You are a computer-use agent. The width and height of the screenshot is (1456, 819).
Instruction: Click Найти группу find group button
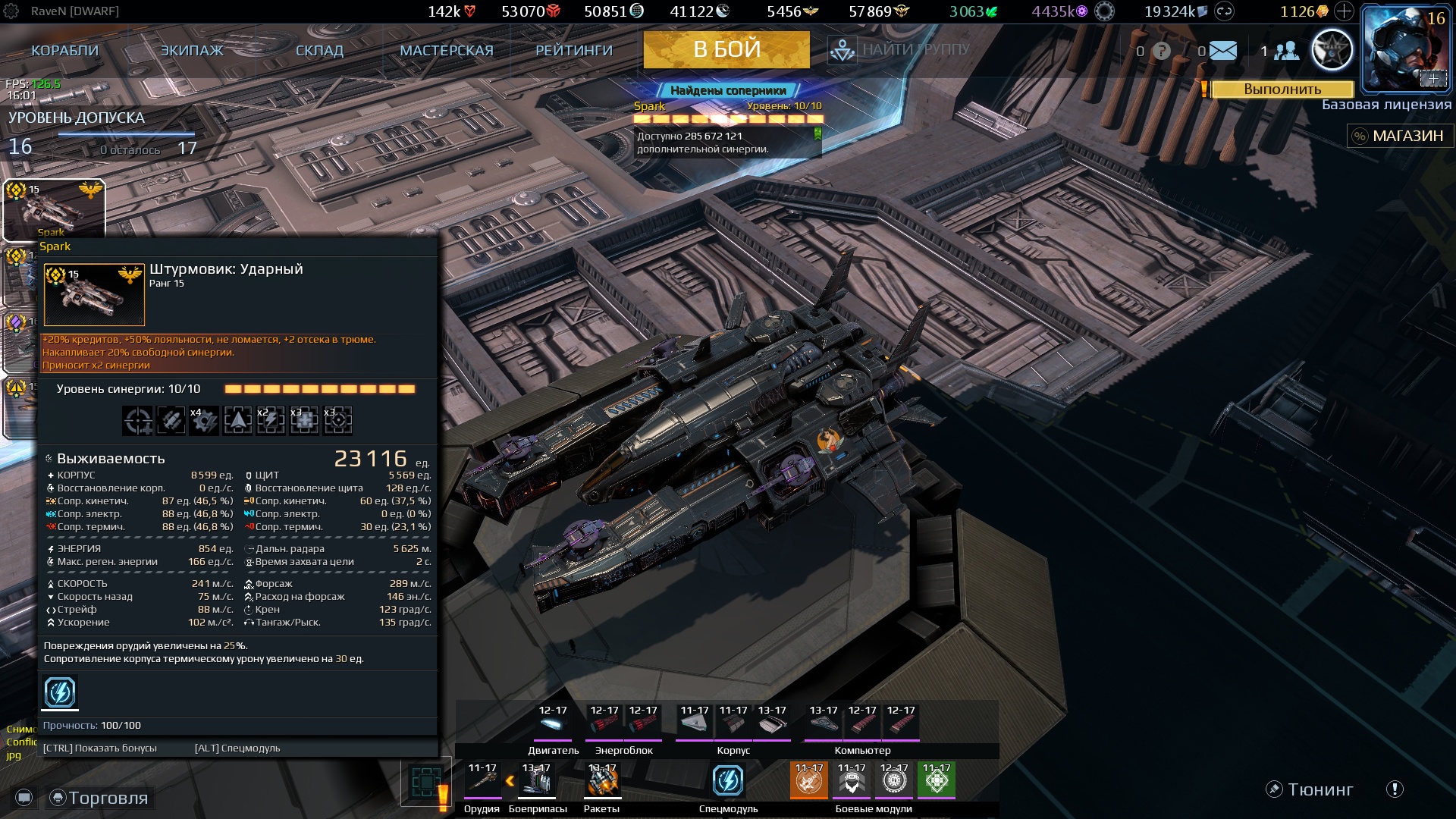click(900, 50)
